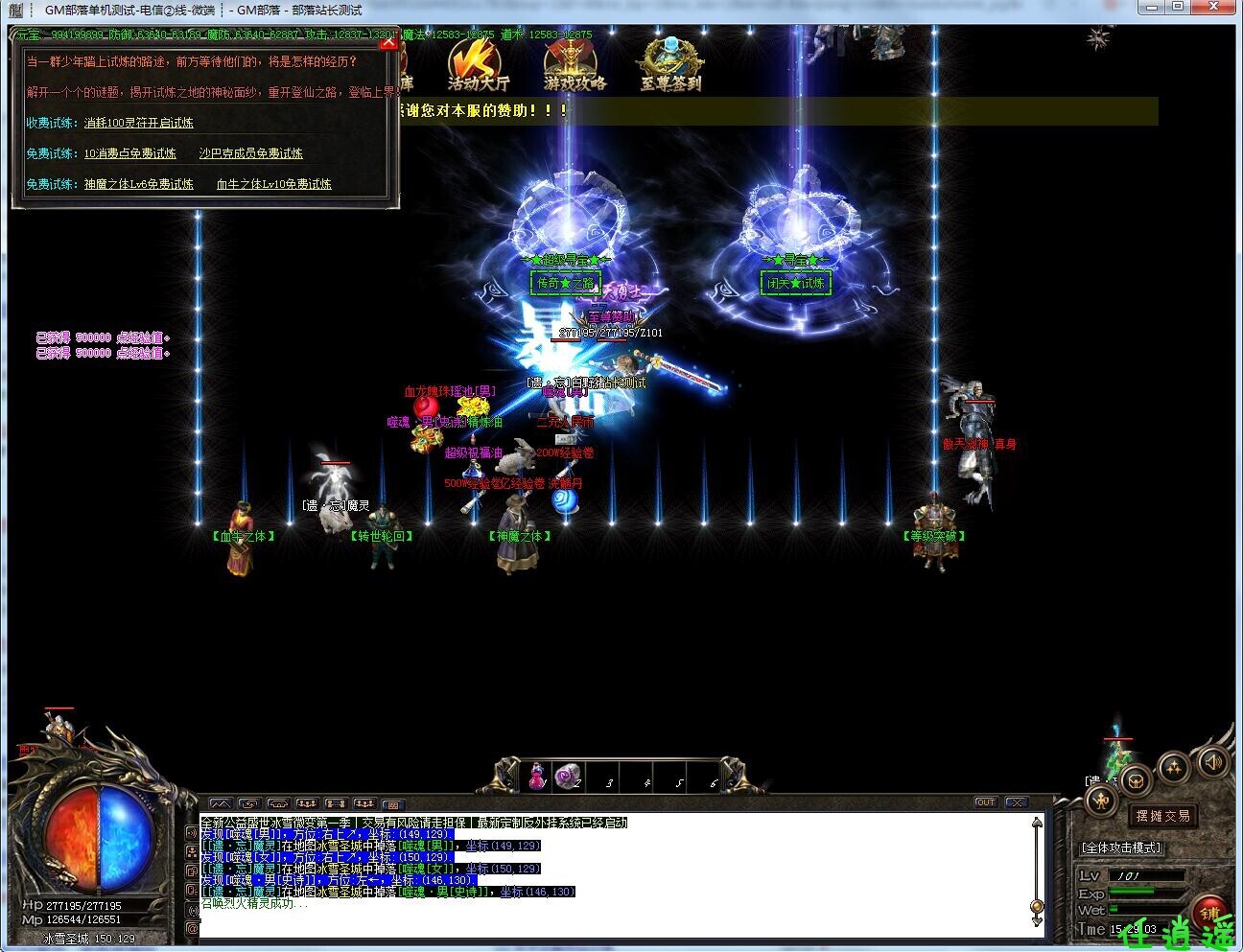Select 10消费点免费试炼 option
This screenshot has height=952, width=1243.
129,153
